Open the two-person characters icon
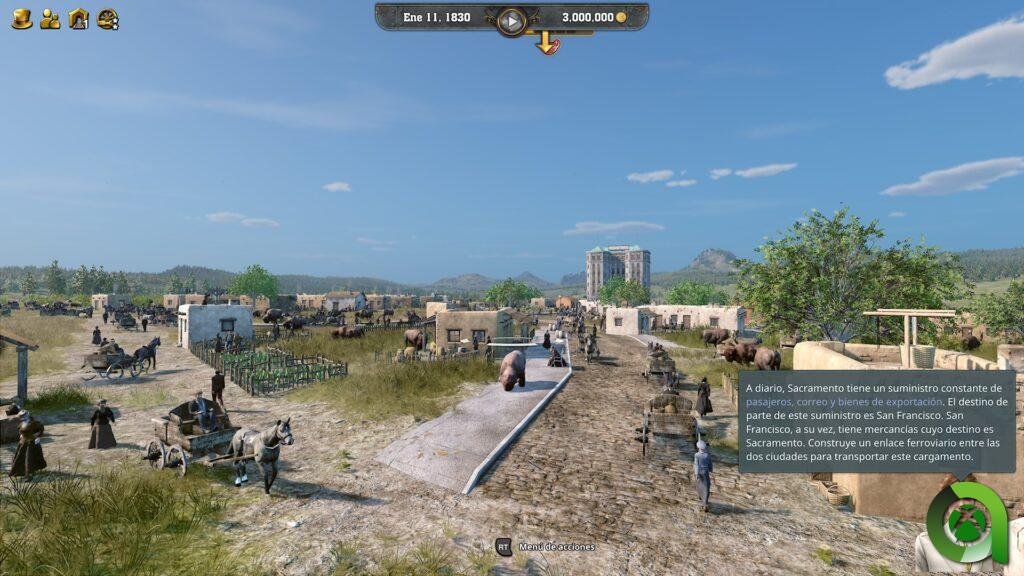This screenshot has width=1024, height=576. [x=50, y=18]
